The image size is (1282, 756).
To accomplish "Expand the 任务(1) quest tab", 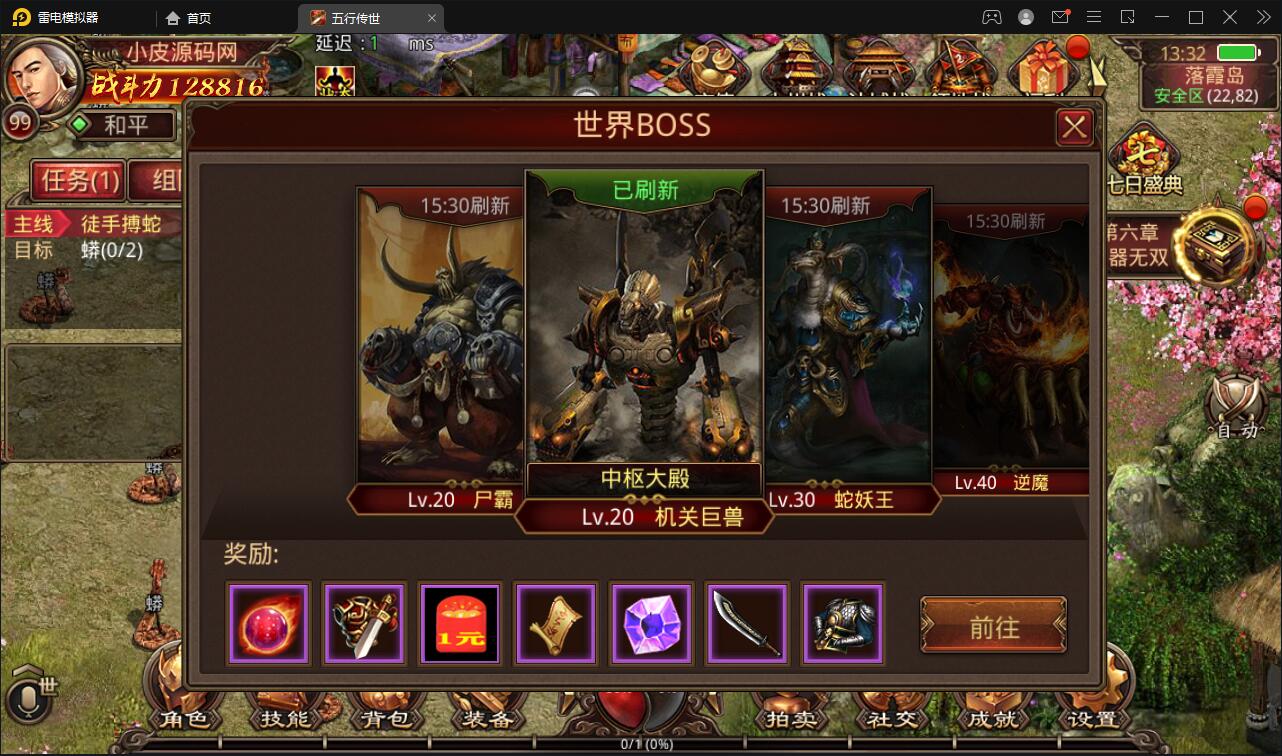I will tap(79, 181).
